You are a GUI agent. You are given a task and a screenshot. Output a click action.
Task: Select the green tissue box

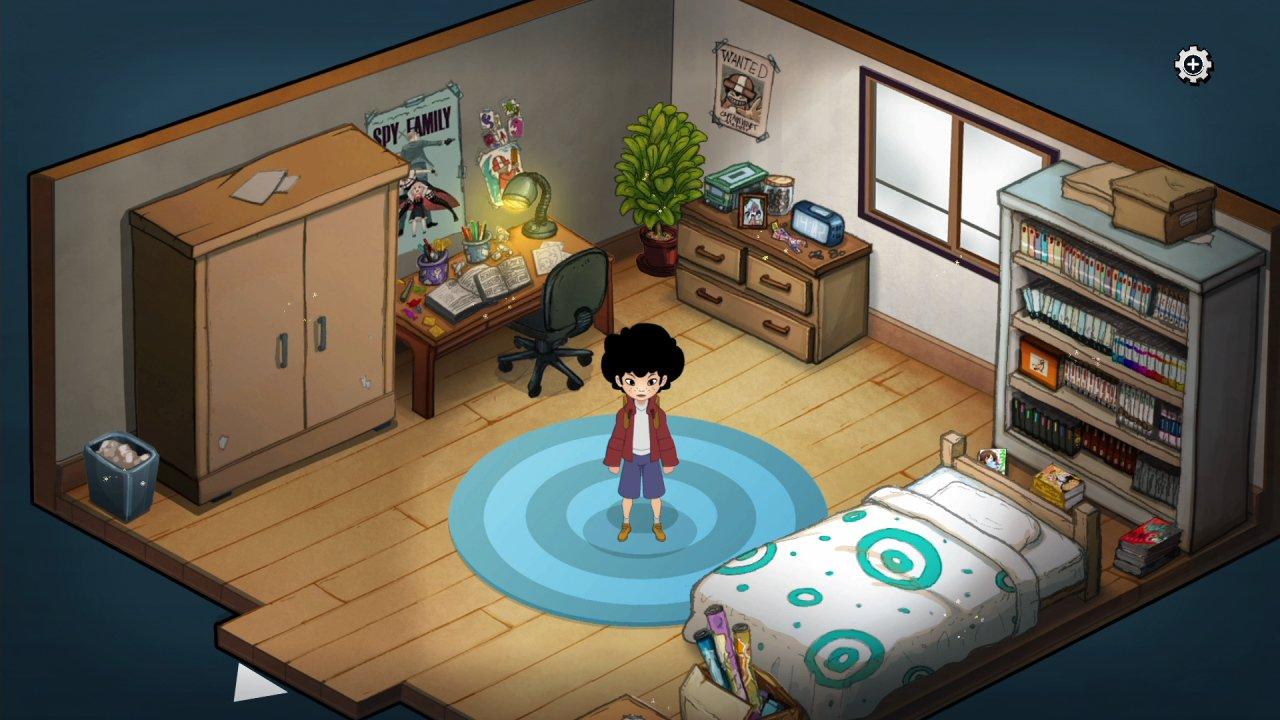(733, 185)
